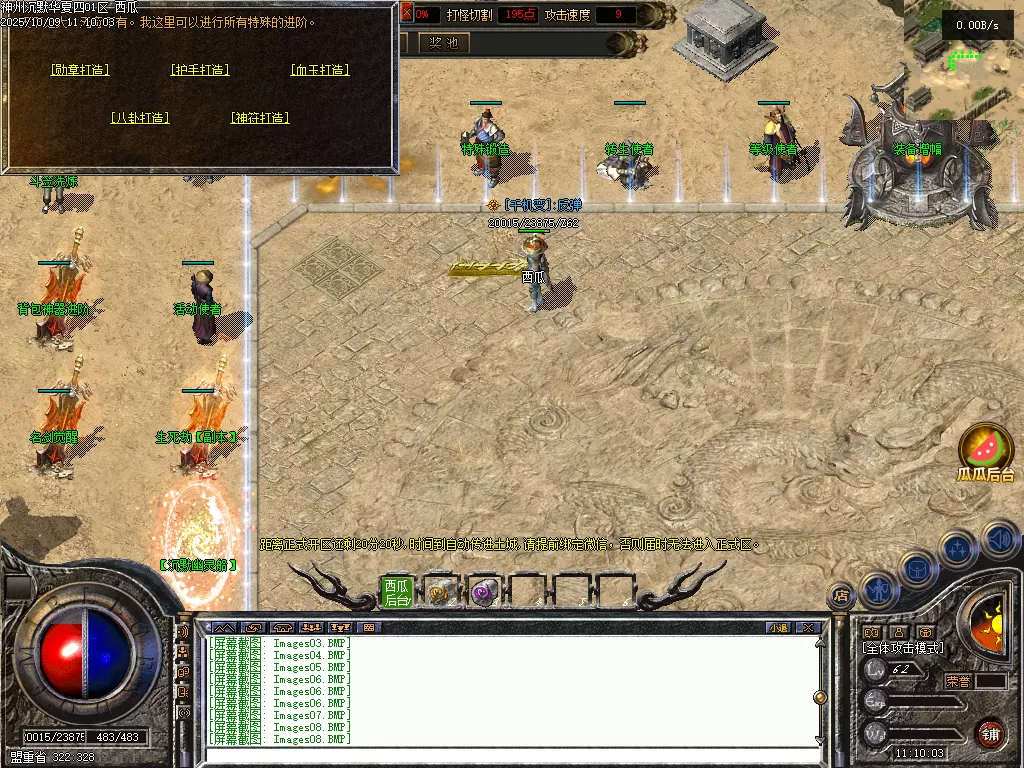1024x768 pixels.
Task: Click the speaker sound round button
Action: pyautogui.click(x=1000, y=541)
